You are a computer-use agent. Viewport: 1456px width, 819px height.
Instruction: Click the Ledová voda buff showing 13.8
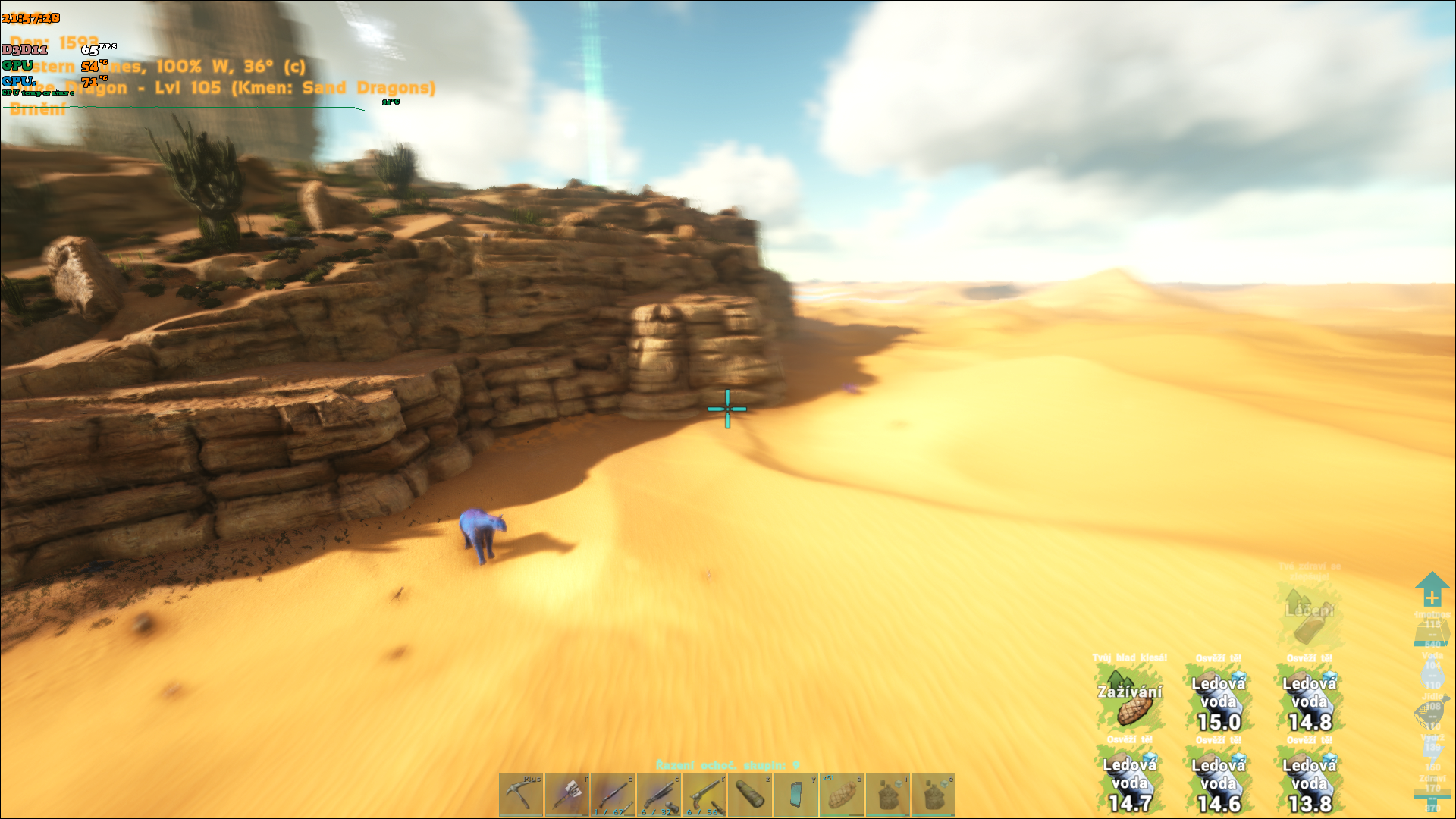[x=1310, y=783]
